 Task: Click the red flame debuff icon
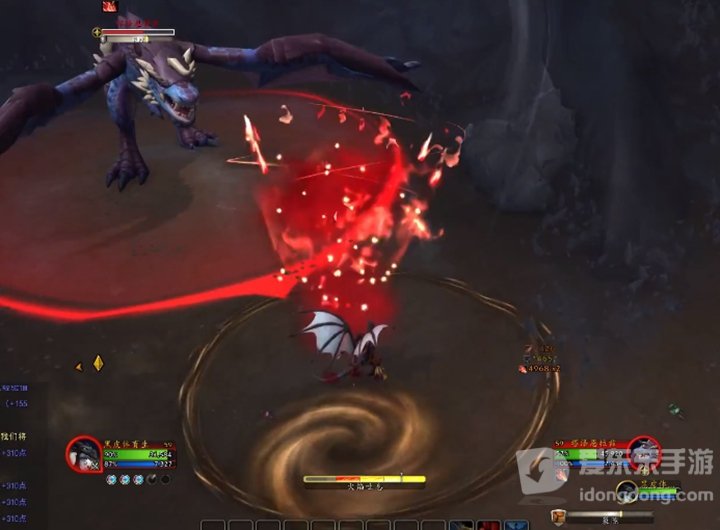[108, 6]
